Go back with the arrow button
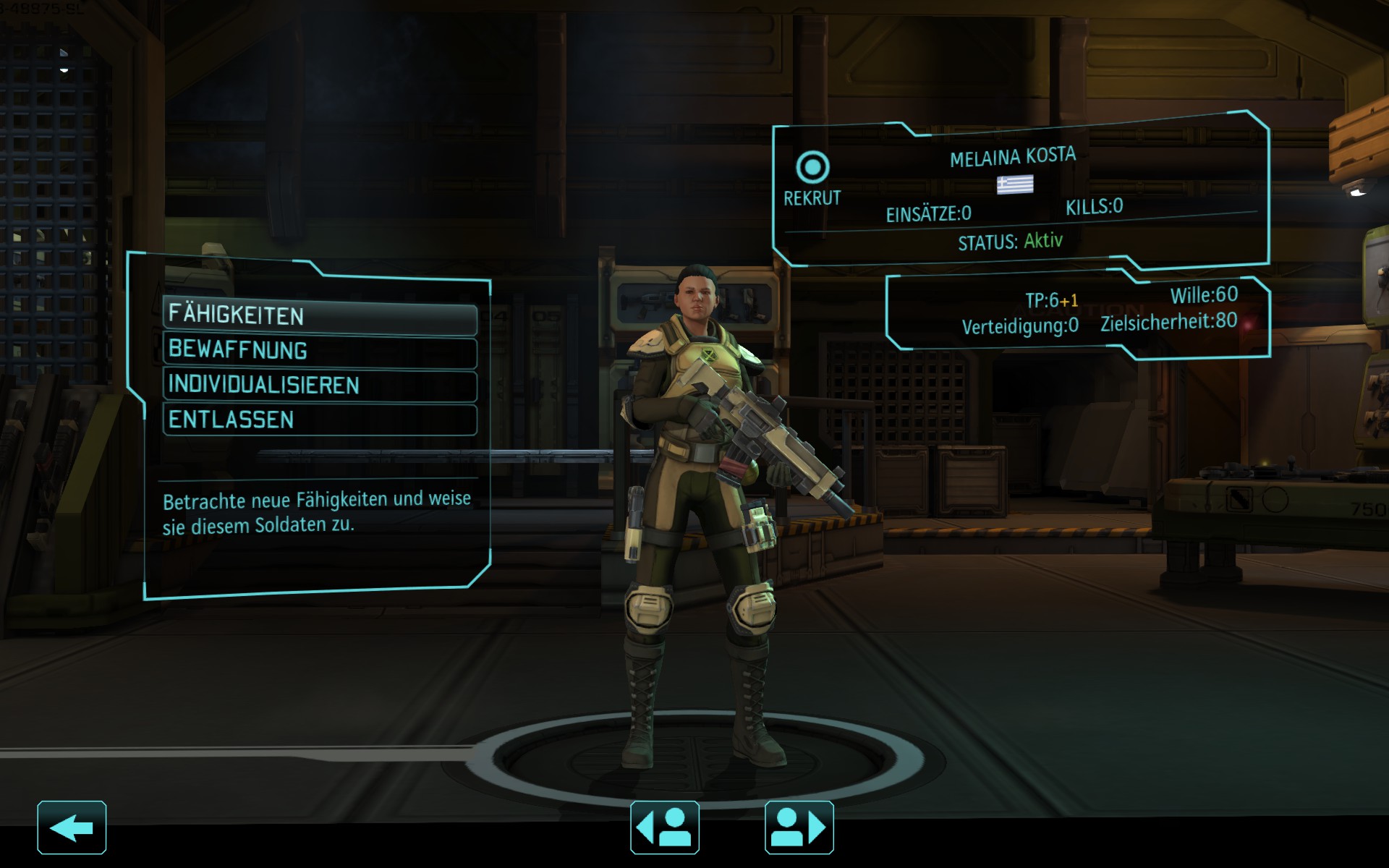 [72, 827]
